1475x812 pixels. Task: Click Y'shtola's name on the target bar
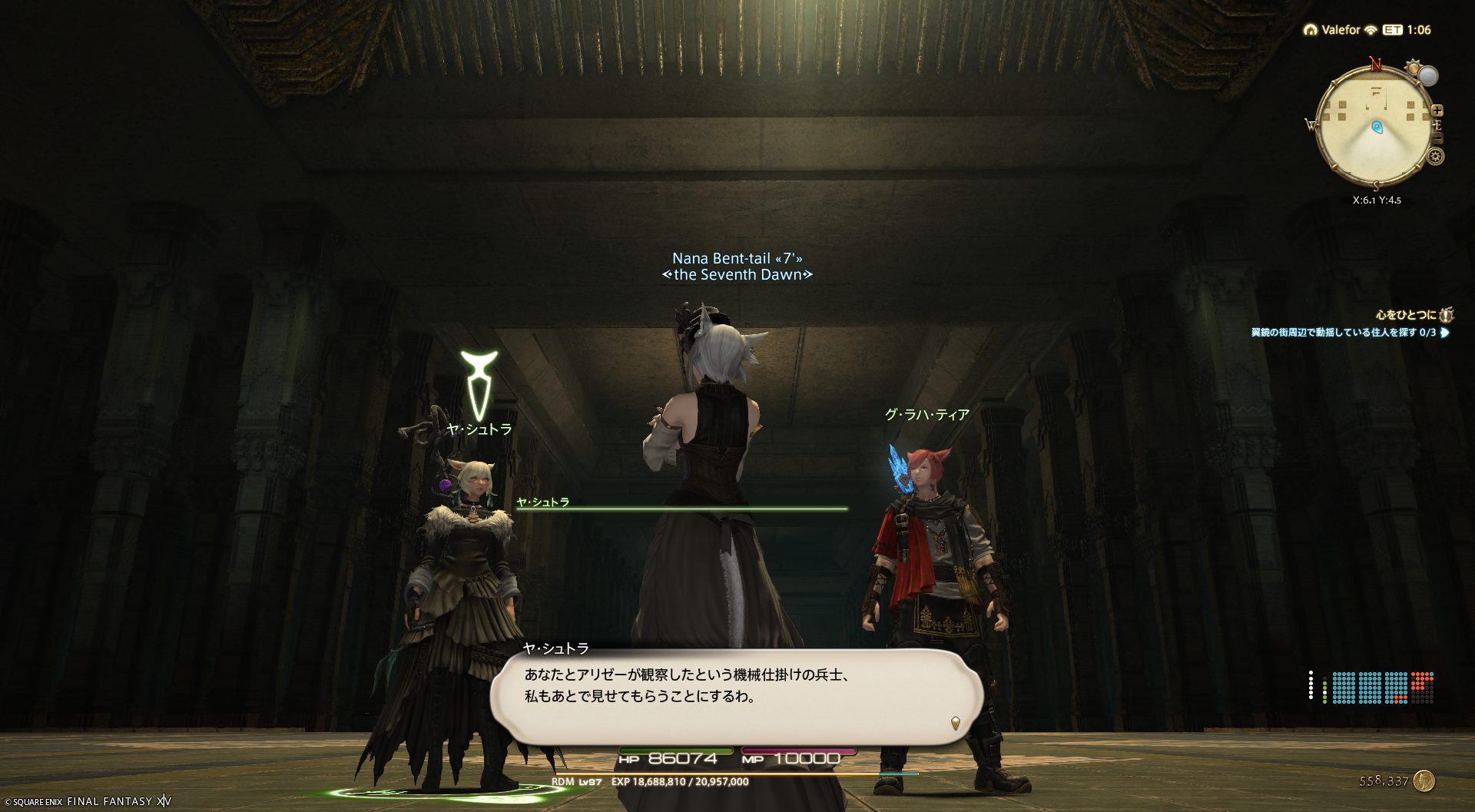tap(542, 502)
